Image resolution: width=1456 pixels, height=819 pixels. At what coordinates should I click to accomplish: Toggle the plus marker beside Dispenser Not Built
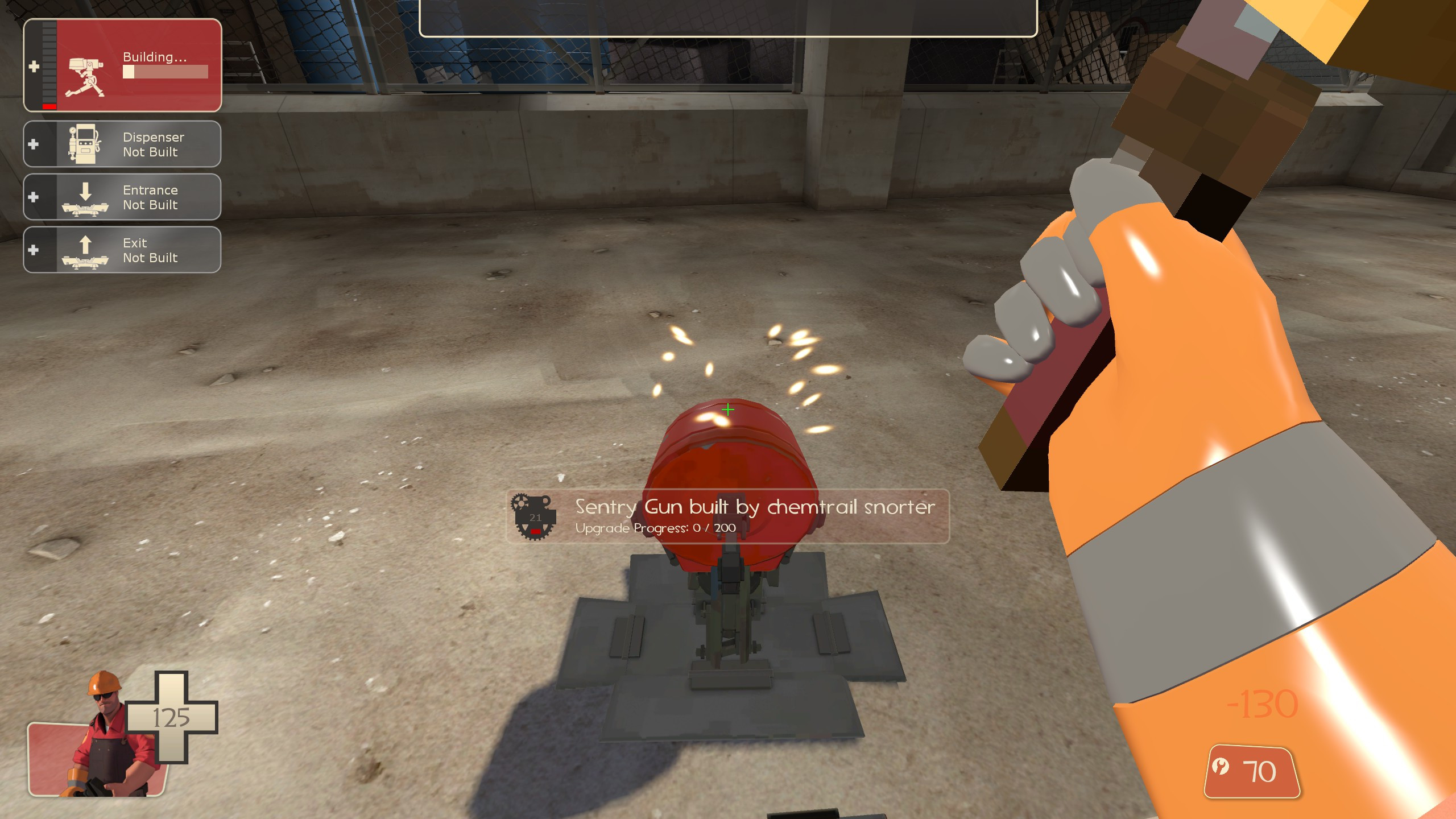[34, 143]
